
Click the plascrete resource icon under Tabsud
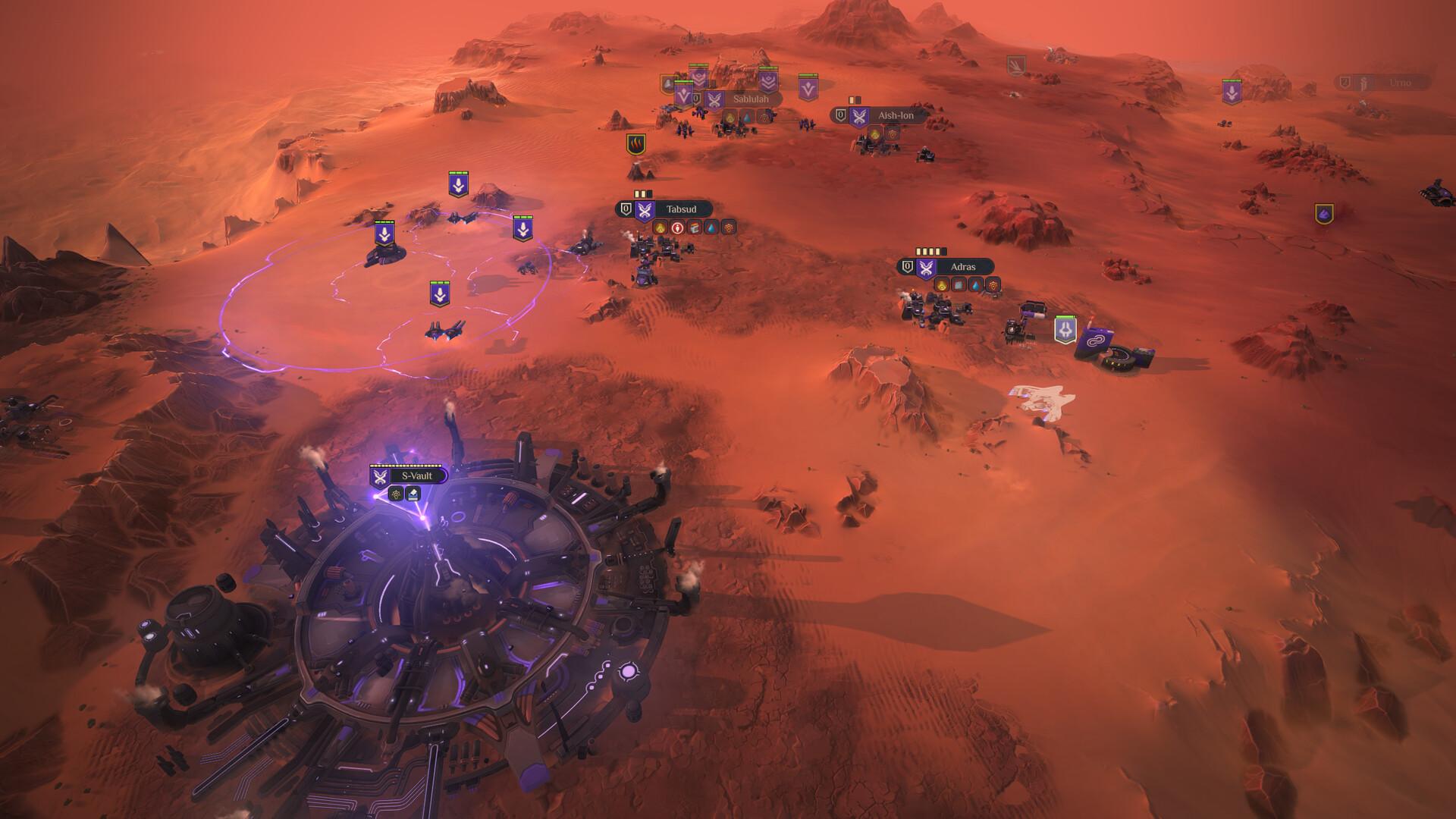[x=695, y=229]
